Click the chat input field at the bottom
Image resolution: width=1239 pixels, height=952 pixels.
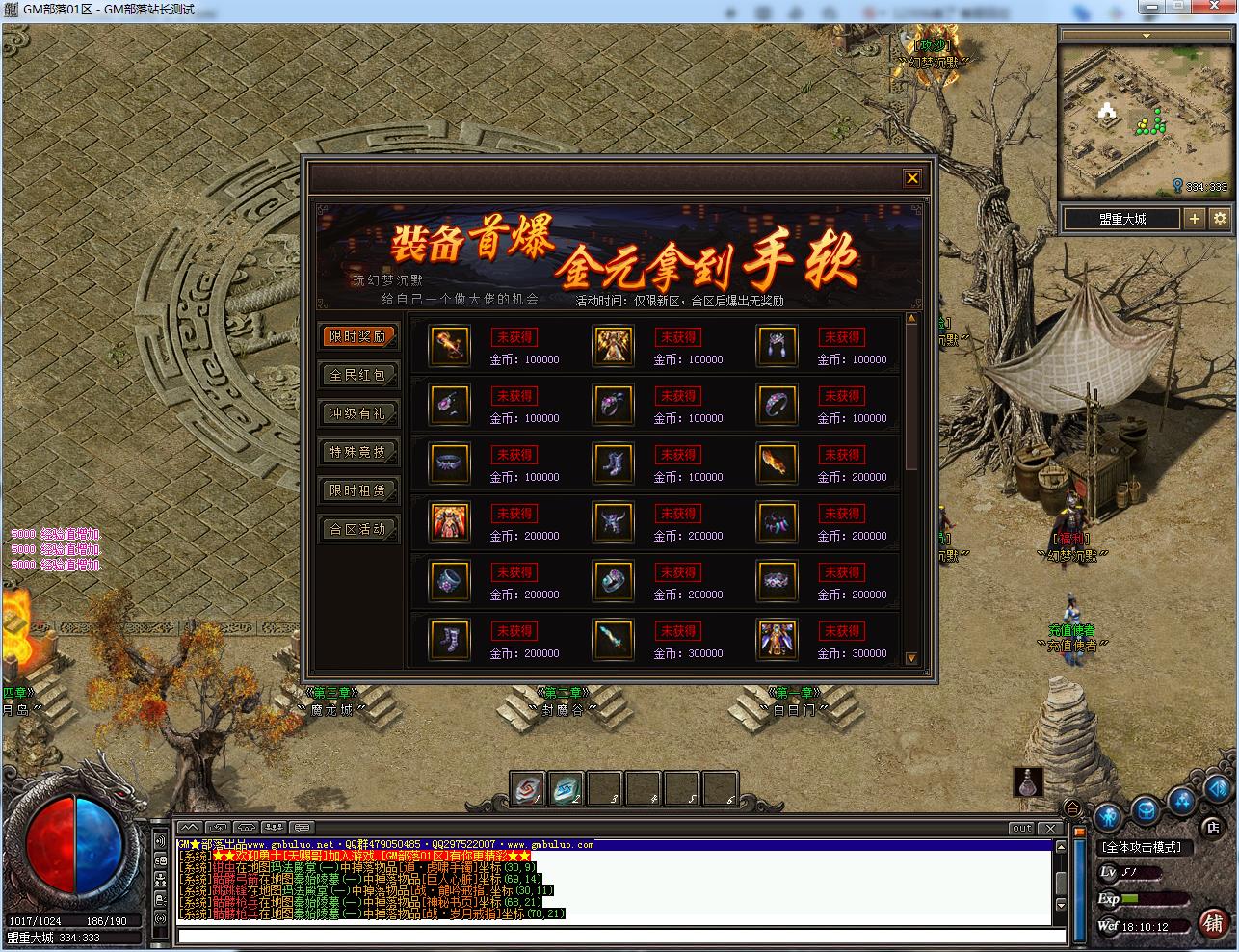[617, 933]
